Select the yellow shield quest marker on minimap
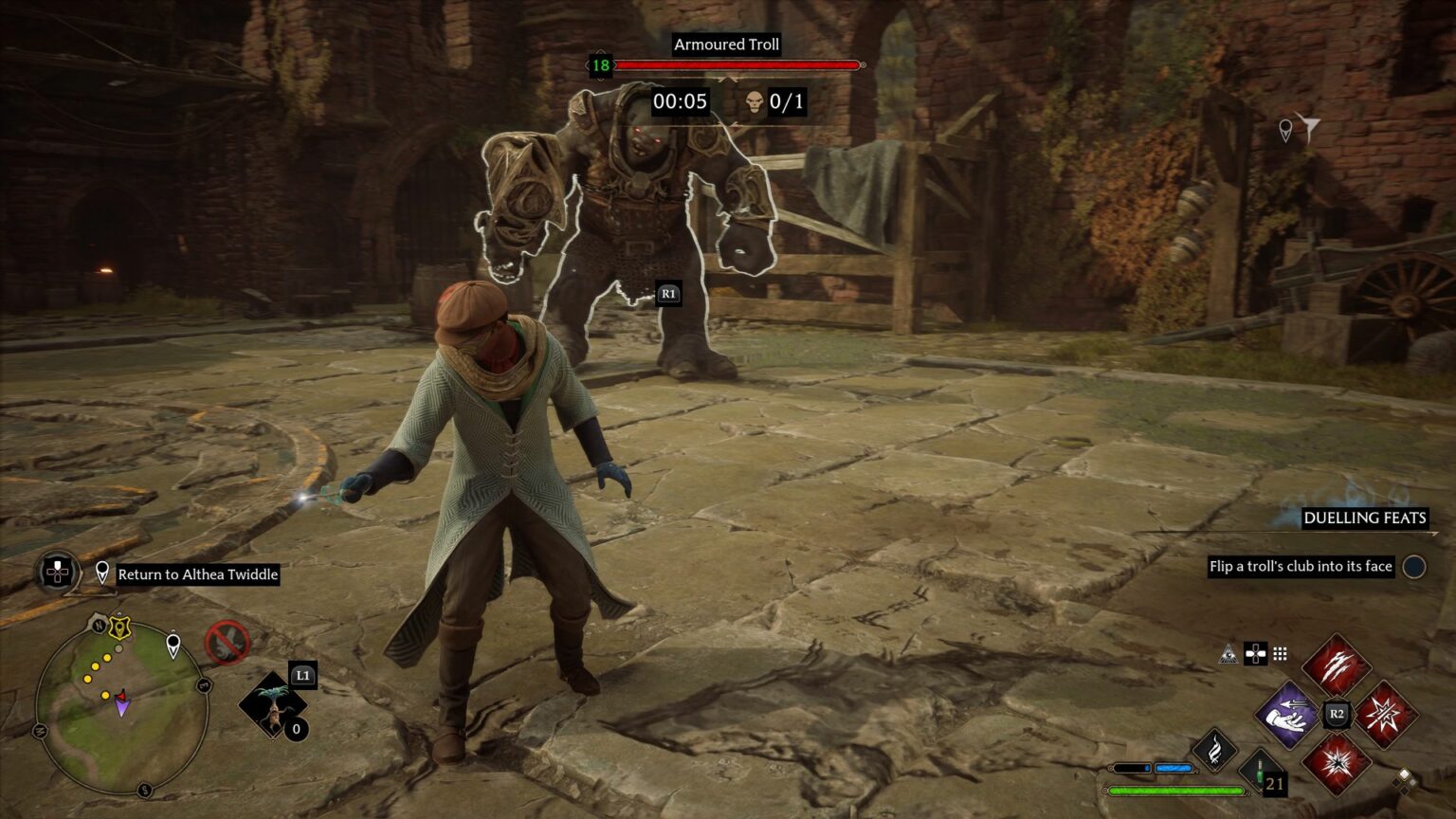Image resolution: width=1456 pixels, height=819 pixels. point(119,627)
